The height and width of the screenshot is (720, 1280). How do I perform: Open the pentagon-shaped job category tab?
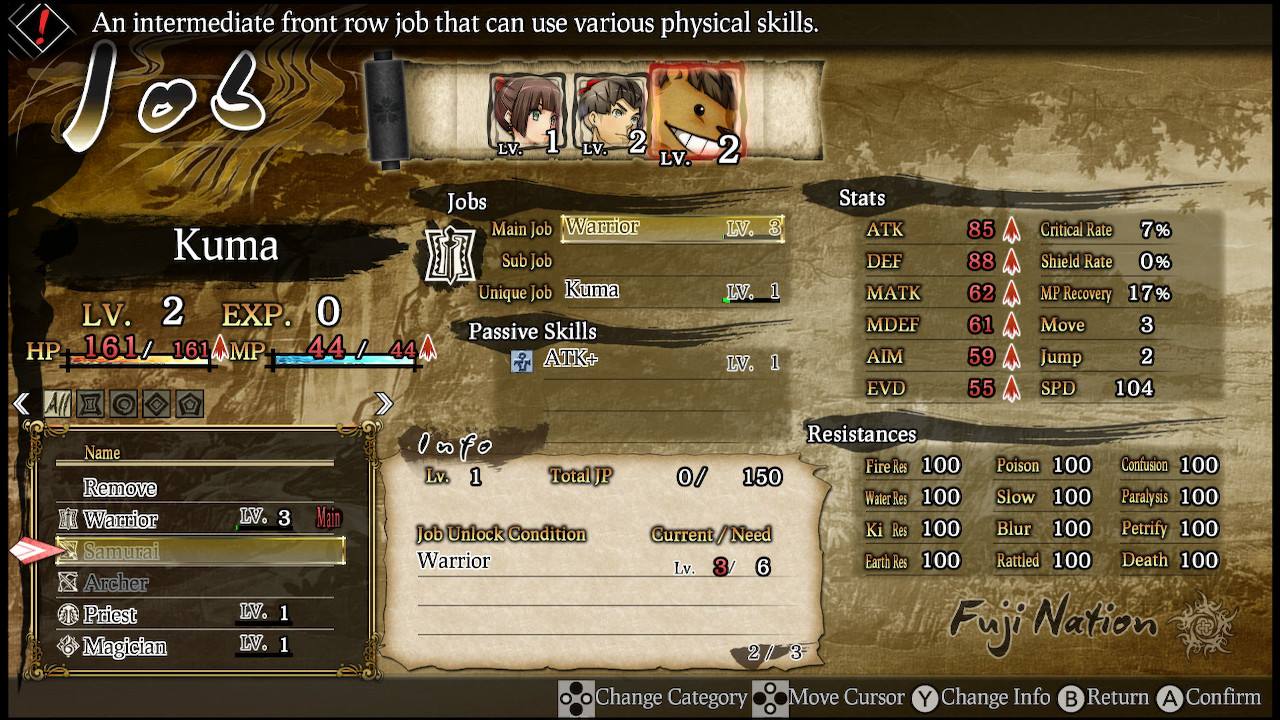[190, 404]
